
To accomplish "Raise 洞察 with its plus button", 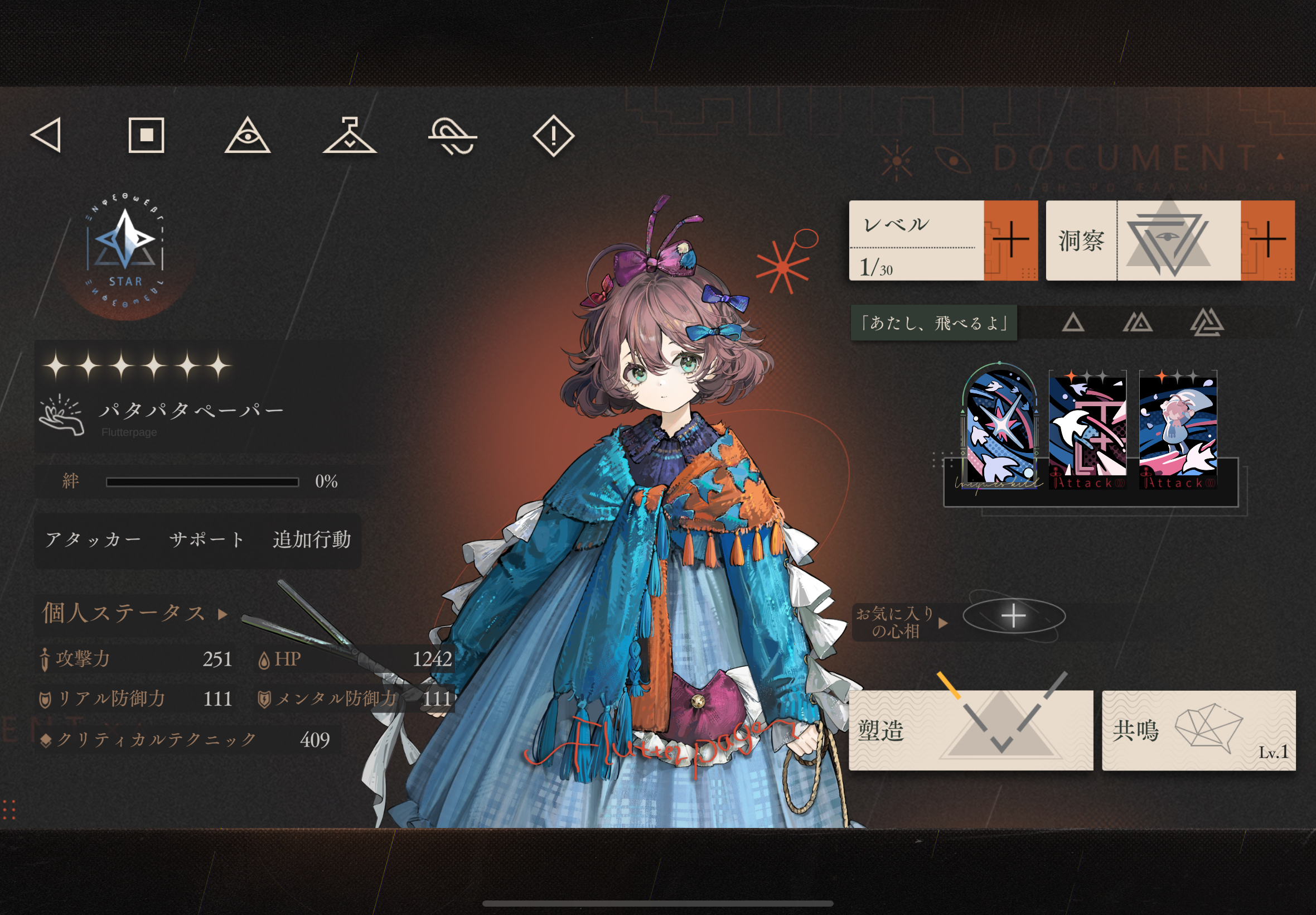I will tap(1267, 240).
